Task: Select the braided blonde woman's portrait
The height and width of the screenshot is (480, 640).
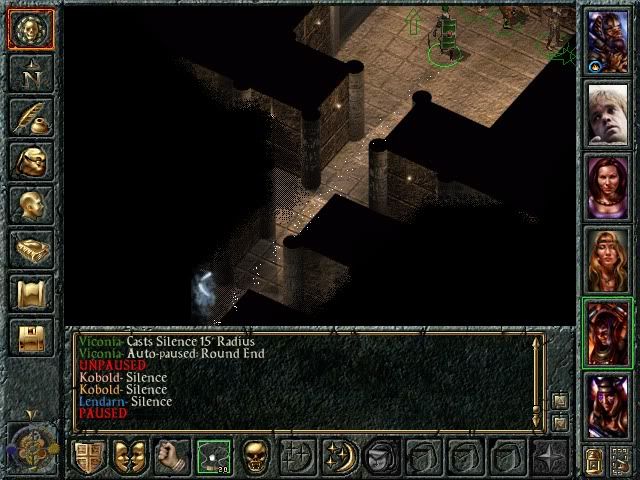Action: pos(608,258)
